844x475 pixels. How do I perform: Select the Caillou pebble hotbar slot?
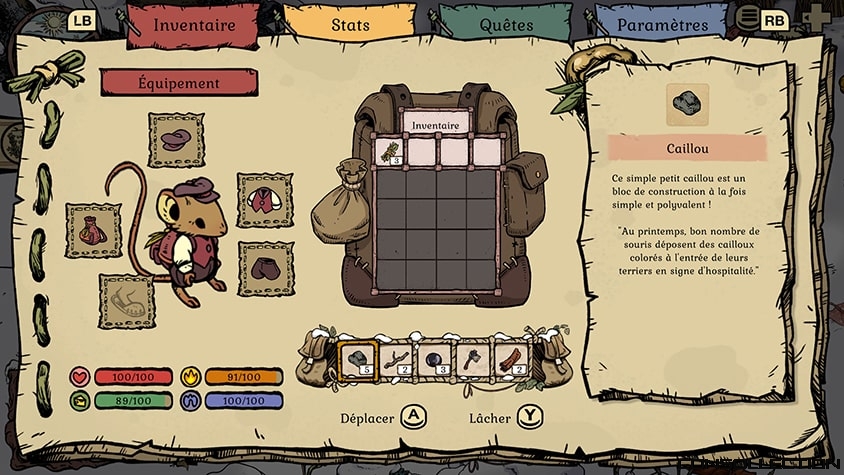[357, 361]
